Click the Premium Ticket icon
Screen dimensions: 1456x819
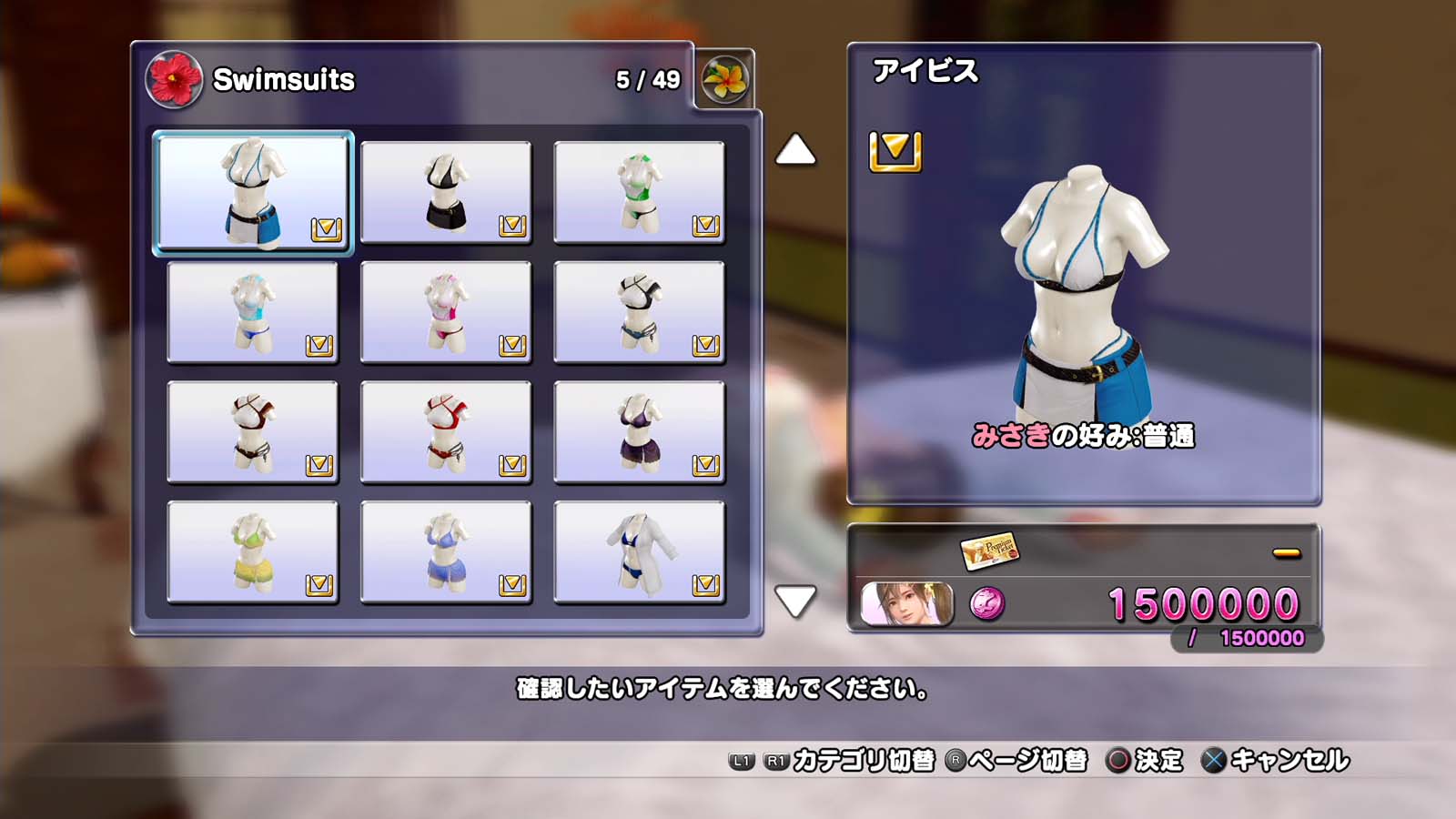coord(989,551)
